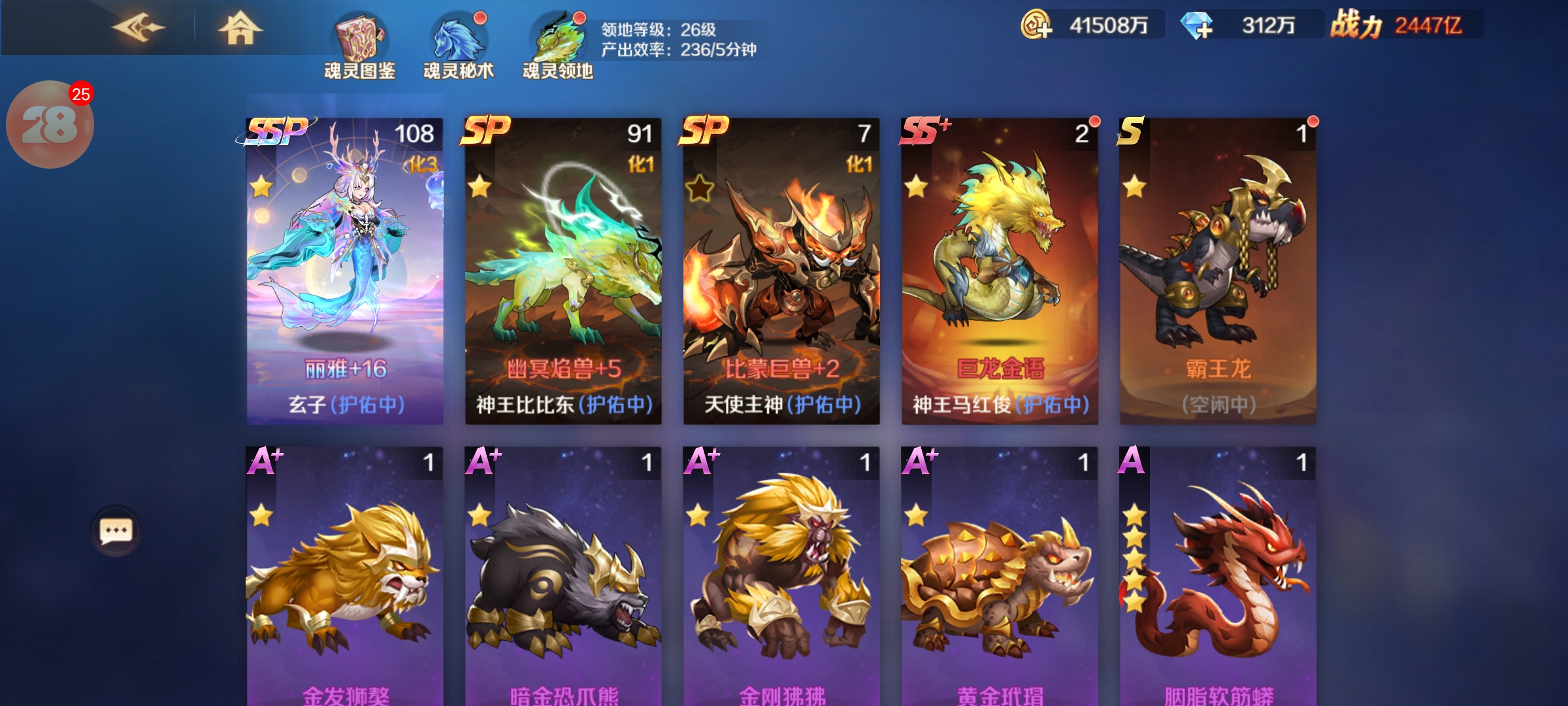
Task: Add more gold coins
Action: pos(1037,26)
